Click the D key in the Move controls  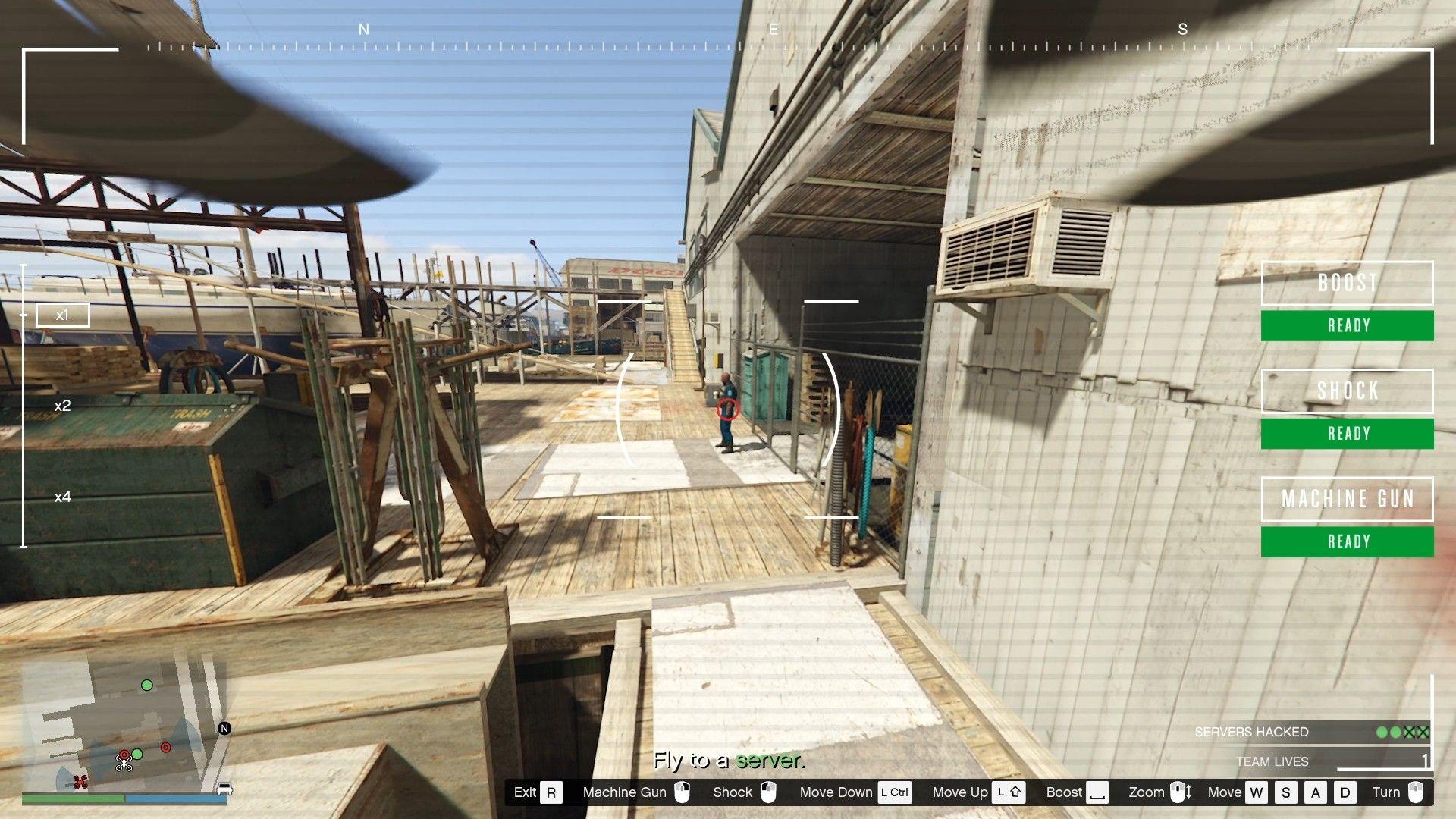pos(1345,792)
